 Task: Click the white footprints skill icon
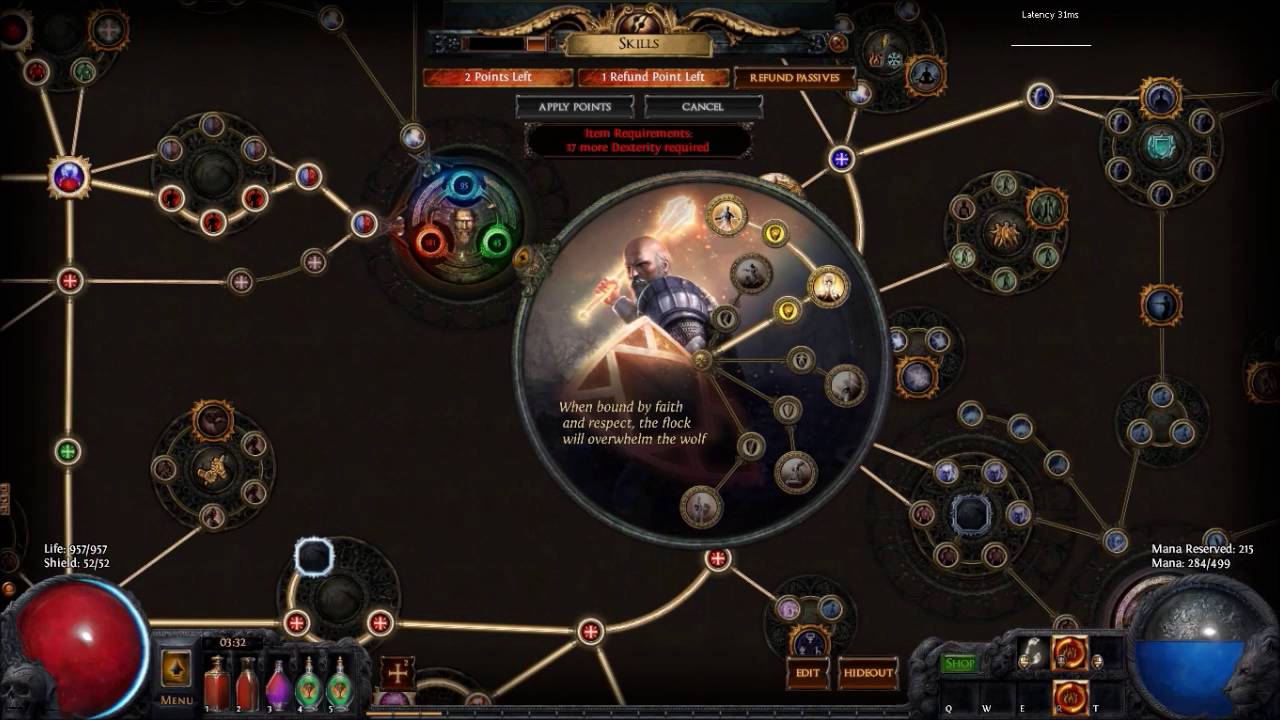(x=1033, y=654)
